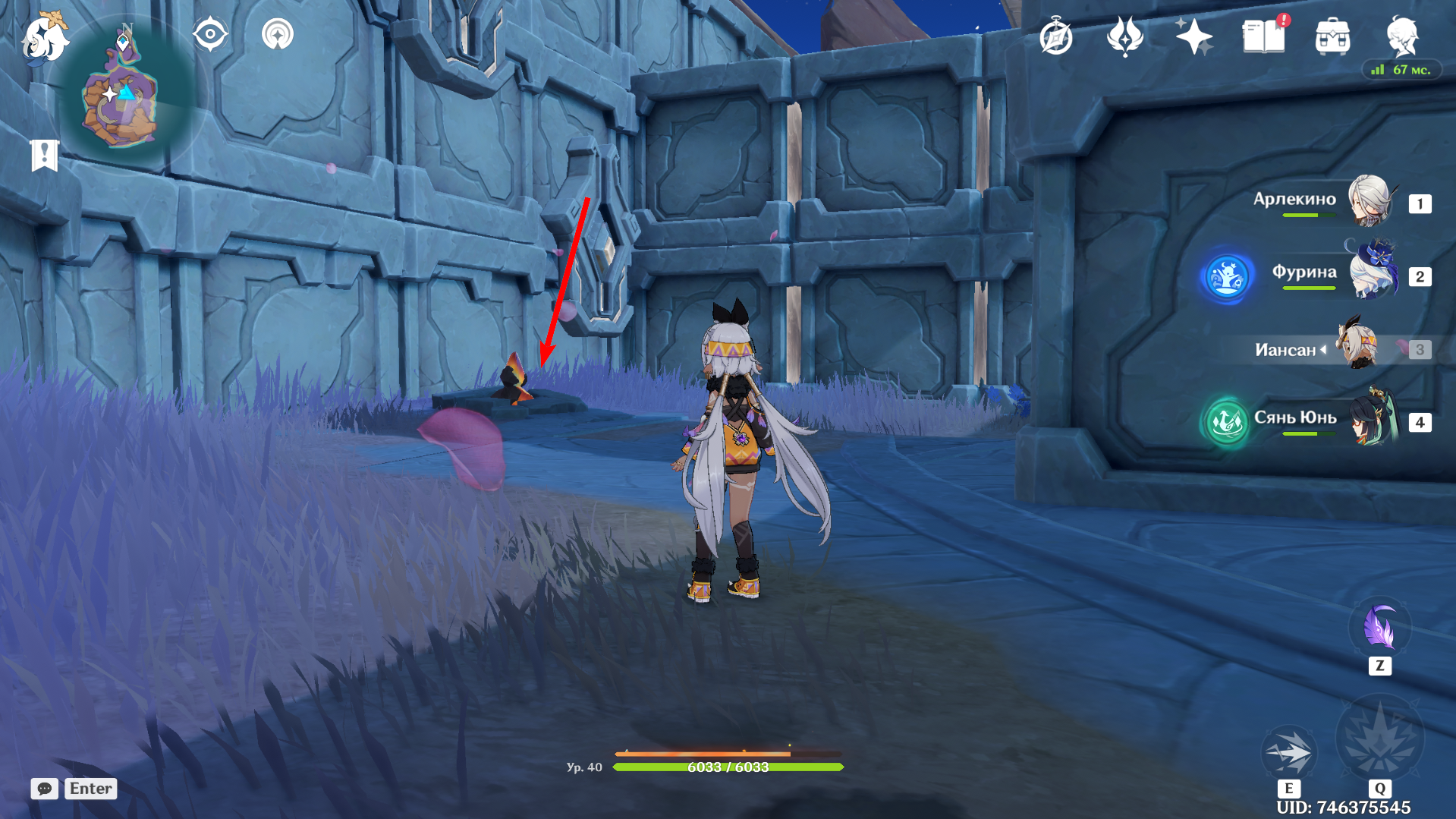Screen dimensions: 1456x819
Task: Open chat via speech bubble icon
Action: pyautogui.click(x=45, y=789)
